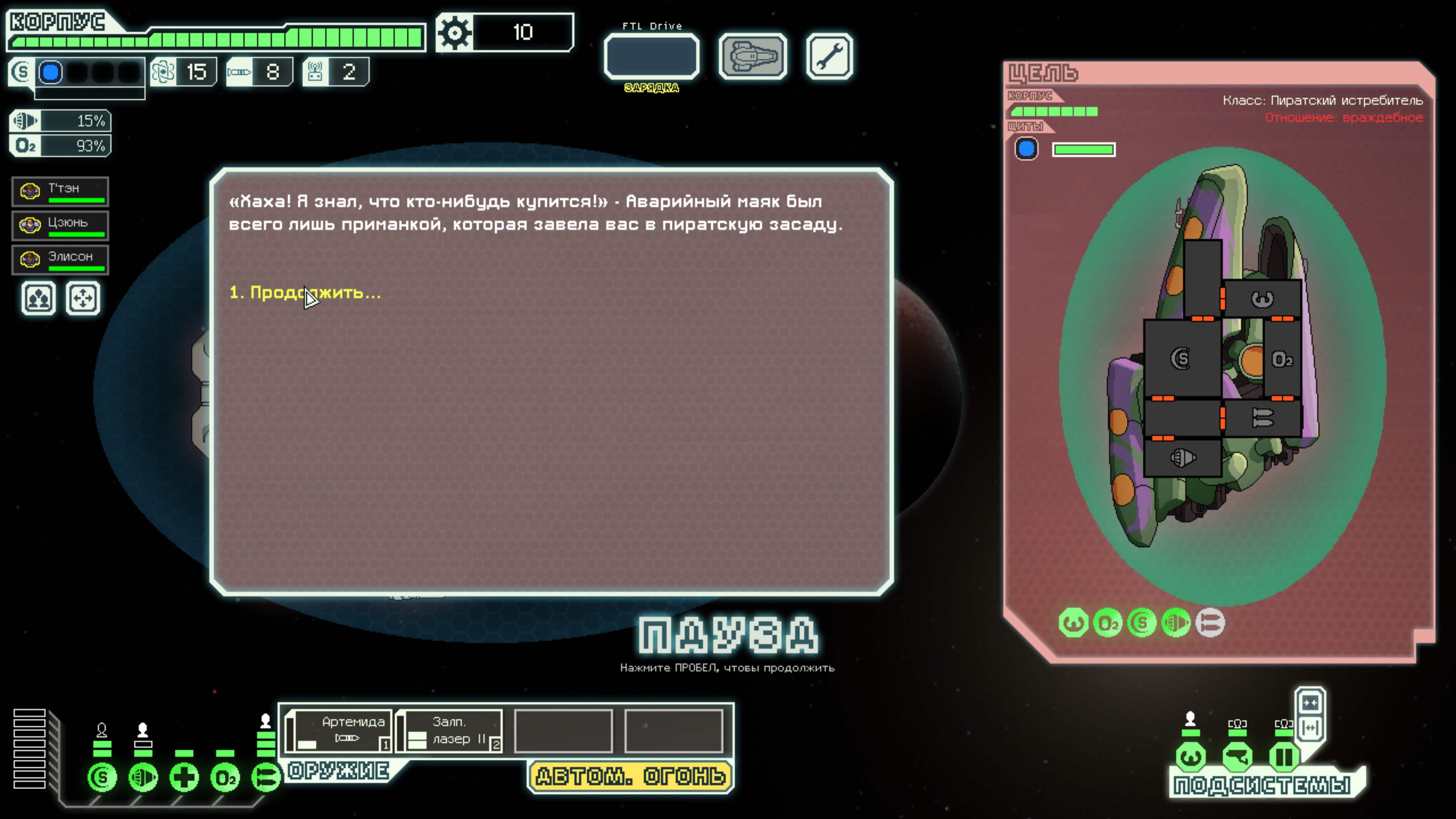Select crew member Элисон

click(x=61, y=259)
